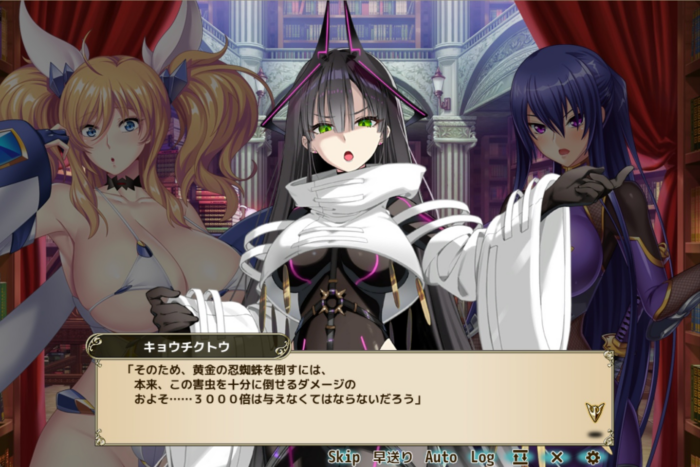700x467 pixels.
Task: Open settings via the gear icon
Action: (593, 457)
